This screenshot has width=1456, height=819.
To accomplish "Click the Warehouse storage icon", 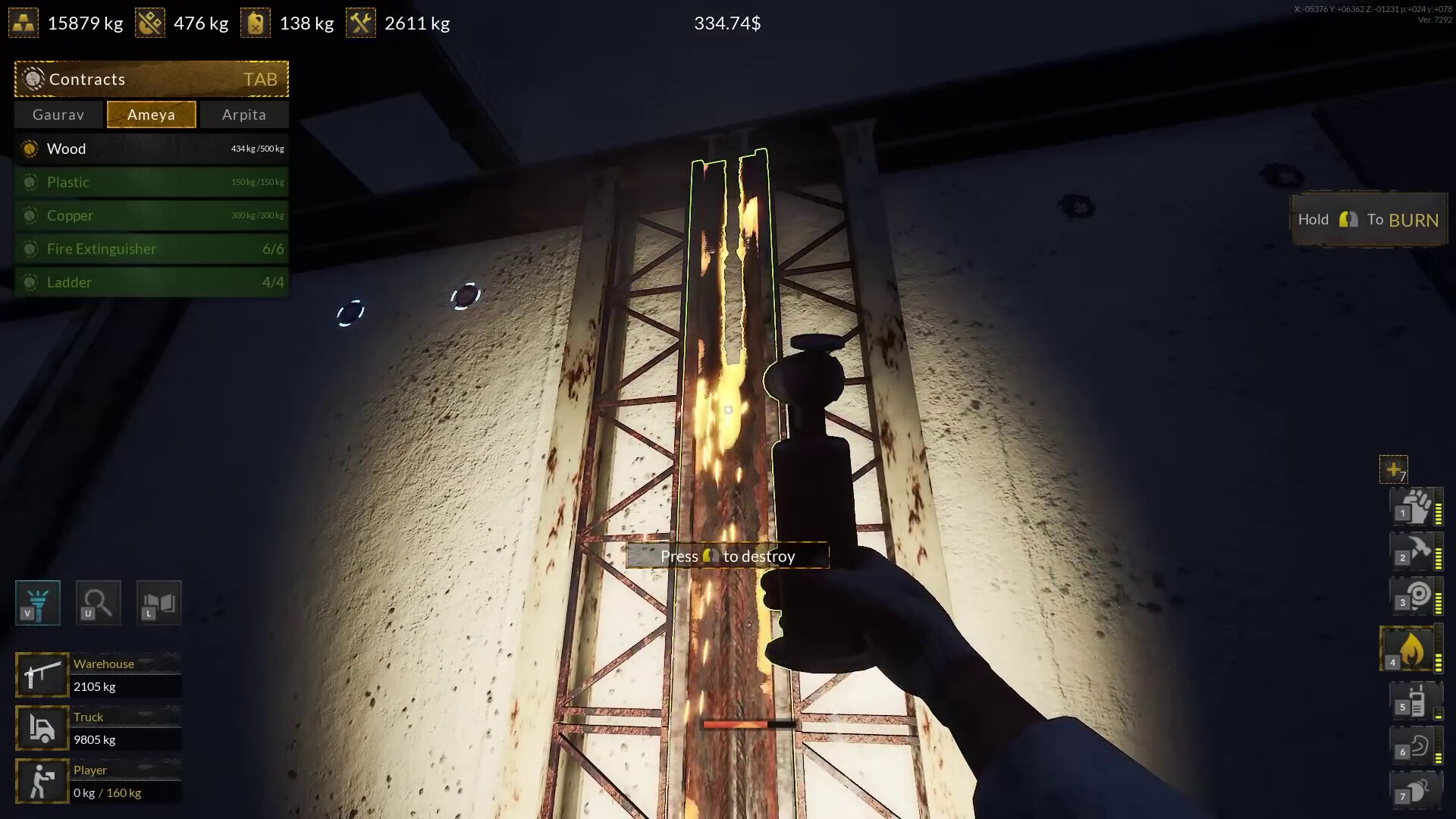I will point(42,674).
